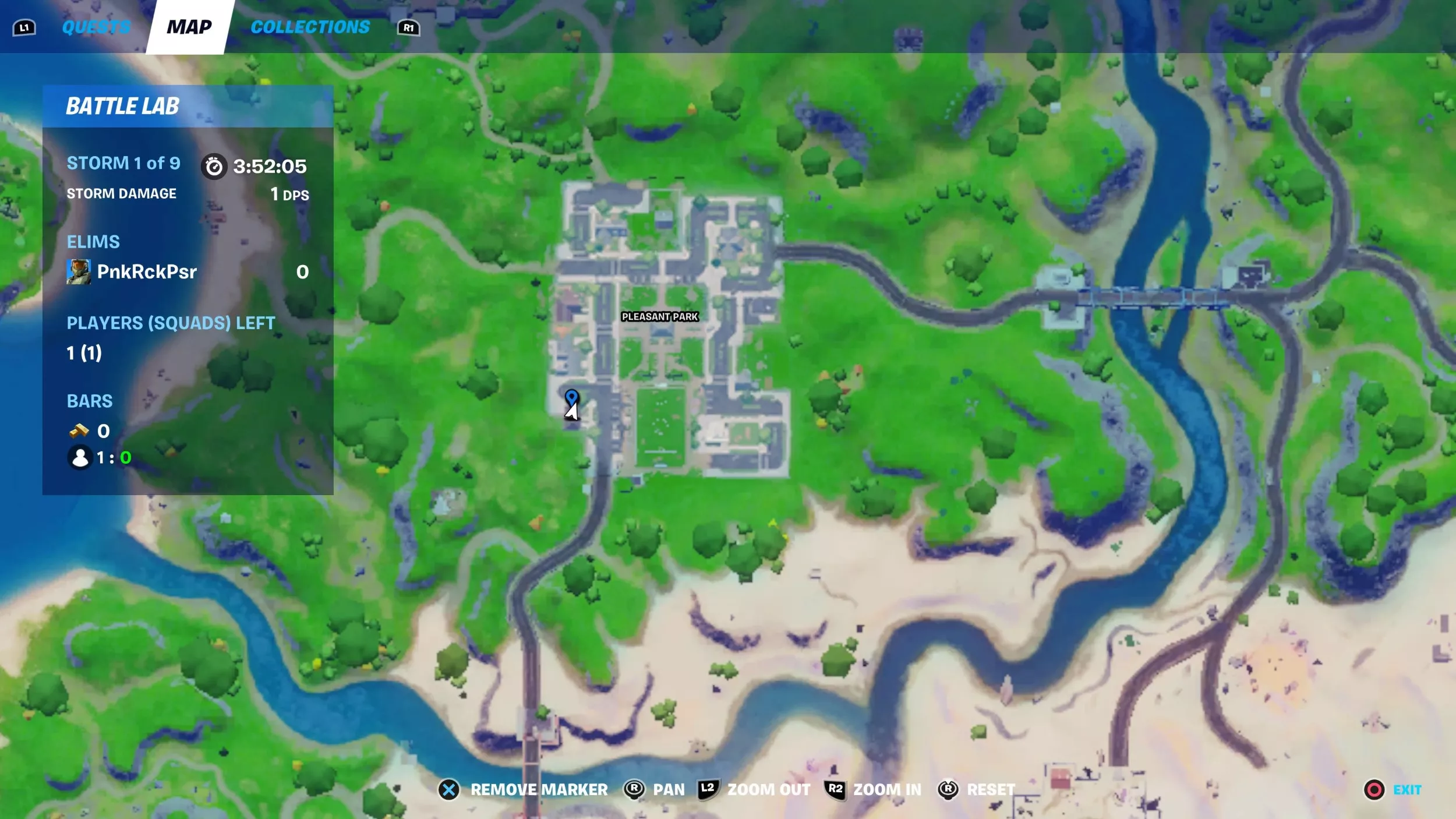
Task: Switch to the COLLECTIONS tab
Action: click(310, 26)
